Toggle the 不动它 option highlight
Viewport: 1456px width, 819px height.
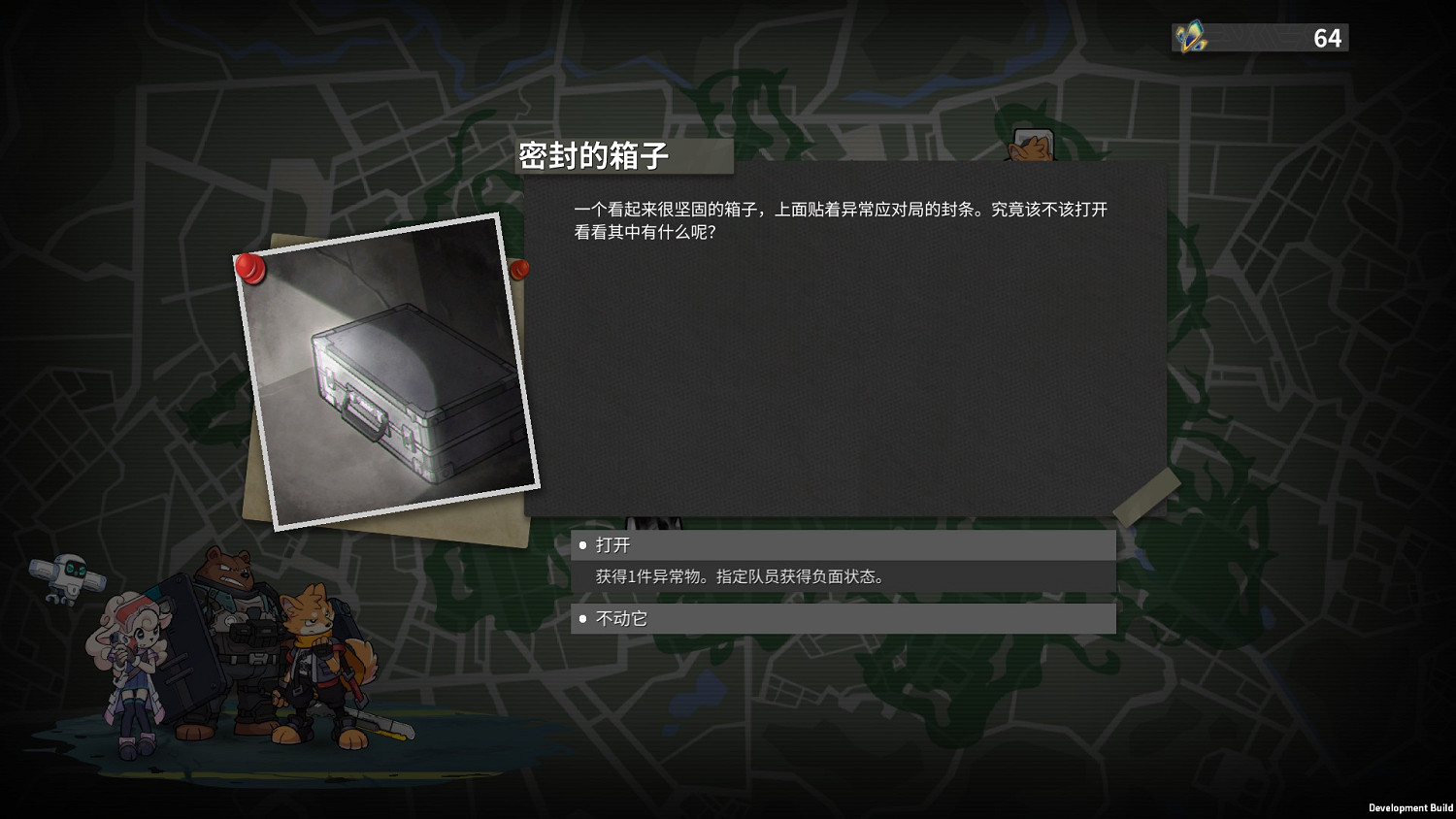click(843, 618)
